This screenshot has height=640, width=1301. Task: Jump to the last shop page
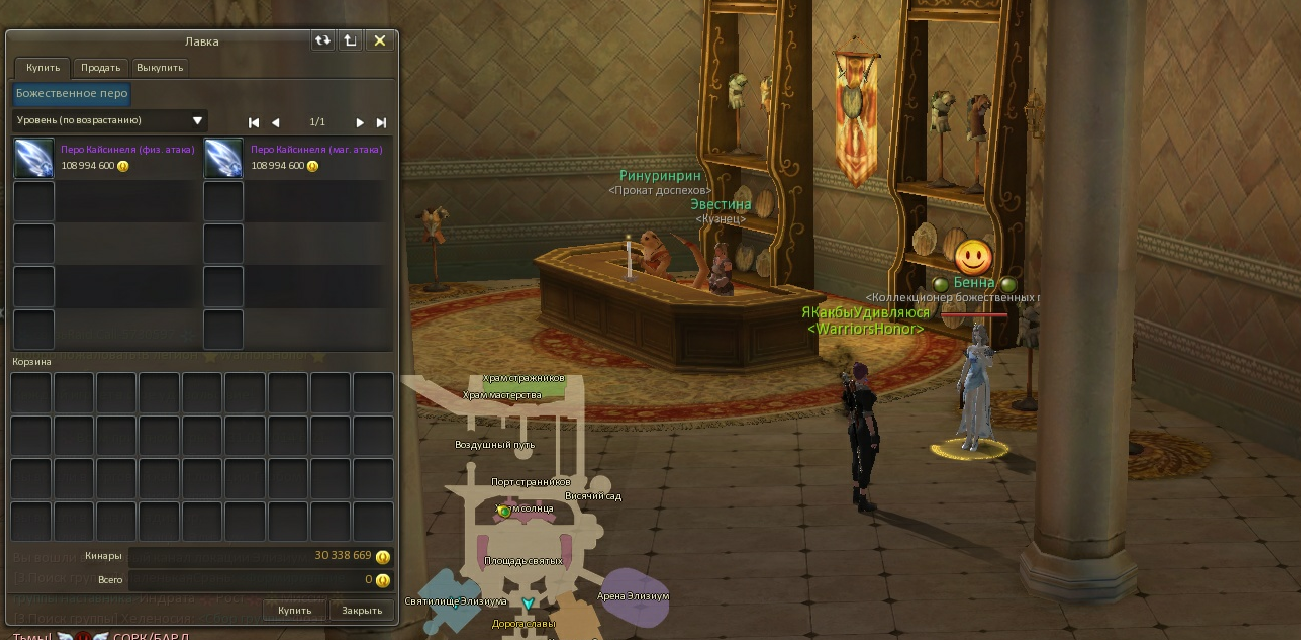[381, 122]
